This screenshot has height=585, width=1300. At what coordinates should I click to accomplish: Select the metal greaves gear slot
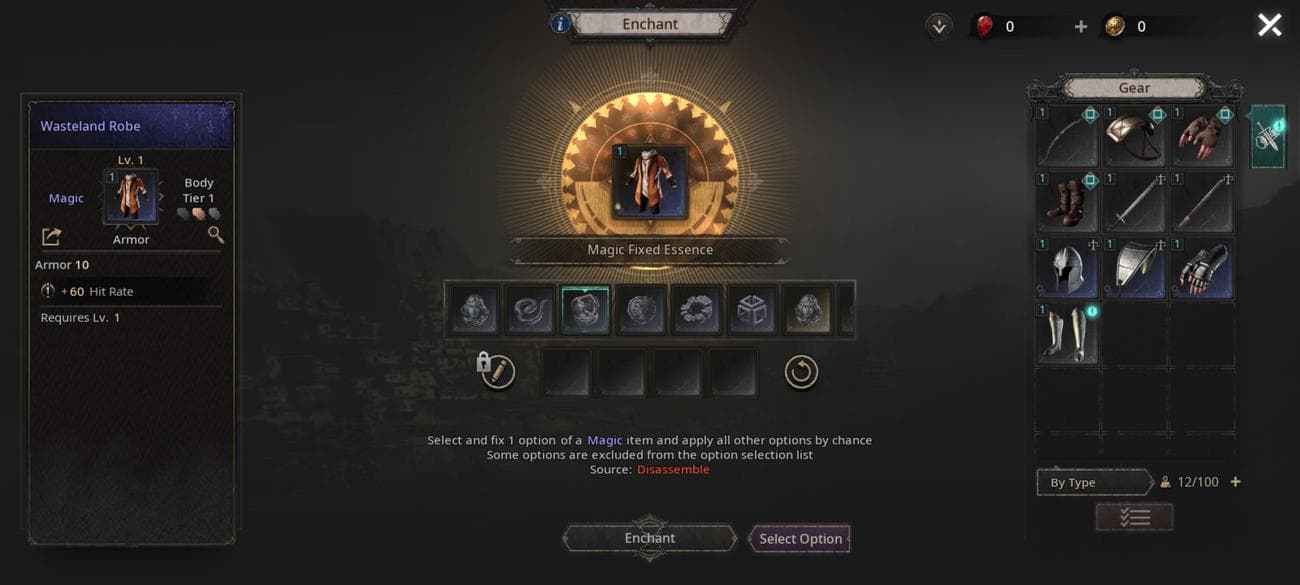(1066, 334)
